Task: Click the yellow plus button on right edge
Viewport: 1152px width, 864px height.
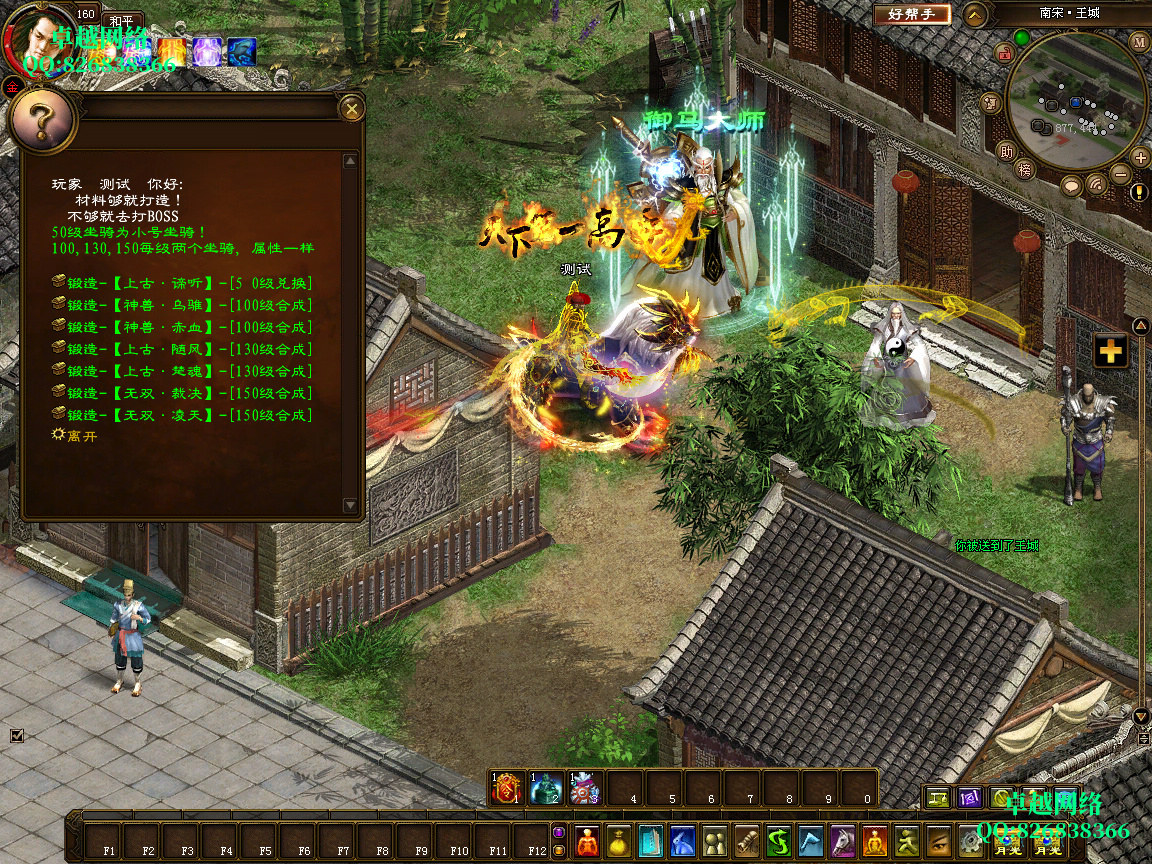Action: point(1110,351)
